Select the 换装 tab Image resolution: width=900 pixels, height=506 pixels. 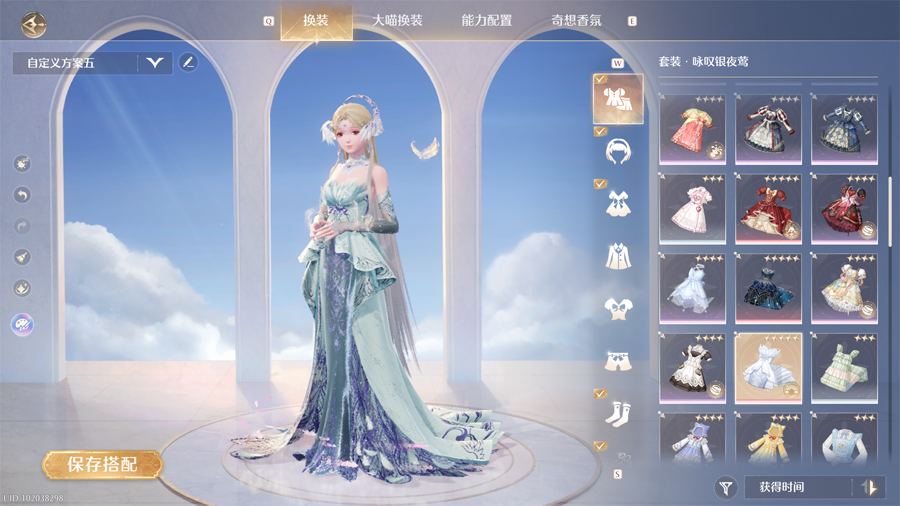315,20
